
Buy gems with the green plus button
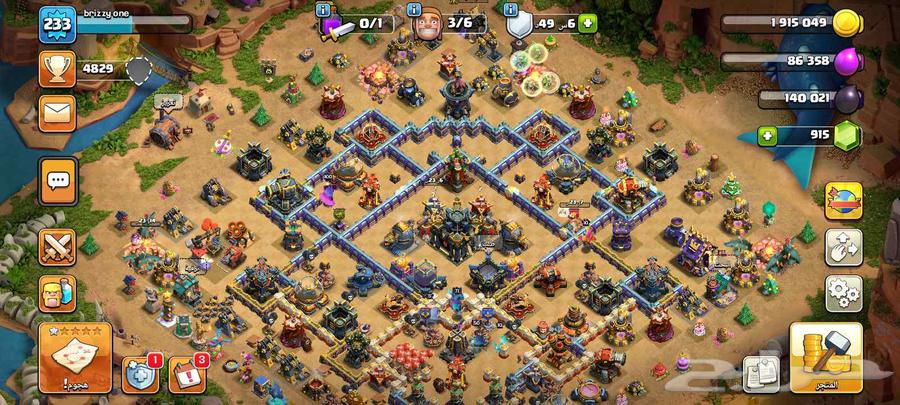click(x=768, y=136)
